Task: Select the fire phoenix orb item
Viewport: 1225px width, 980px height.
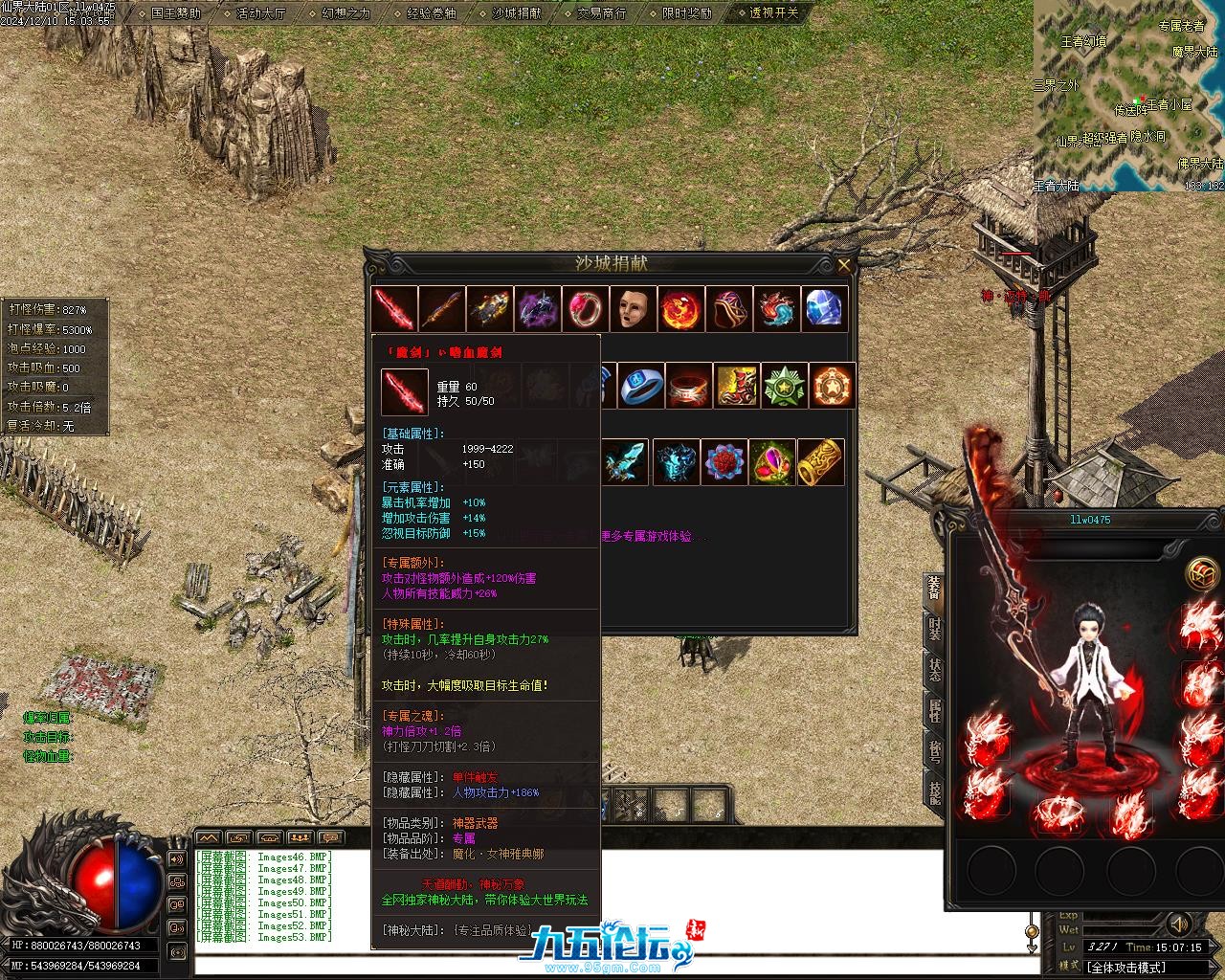Action: click(681, 309)
